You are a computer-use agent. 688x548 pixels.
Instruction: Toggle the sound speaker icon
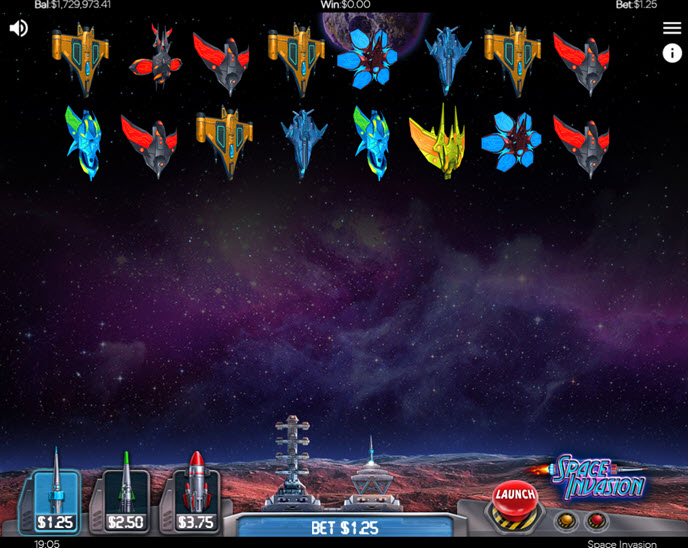tap(19, 28)
